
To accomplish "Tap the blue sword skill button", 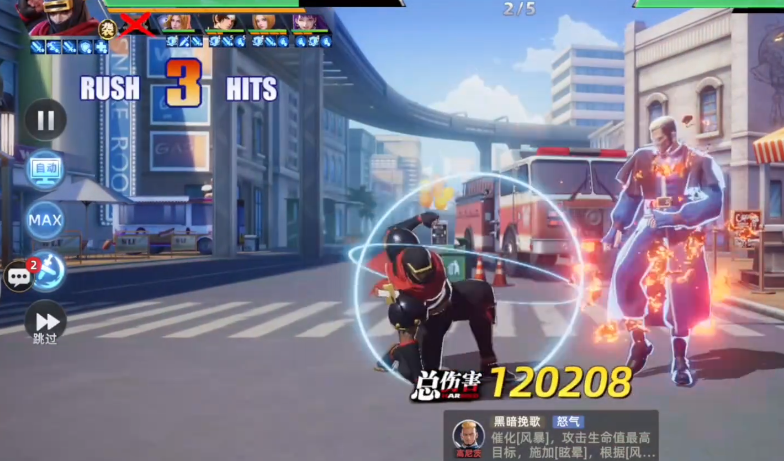I will click(x=51, y=271).
